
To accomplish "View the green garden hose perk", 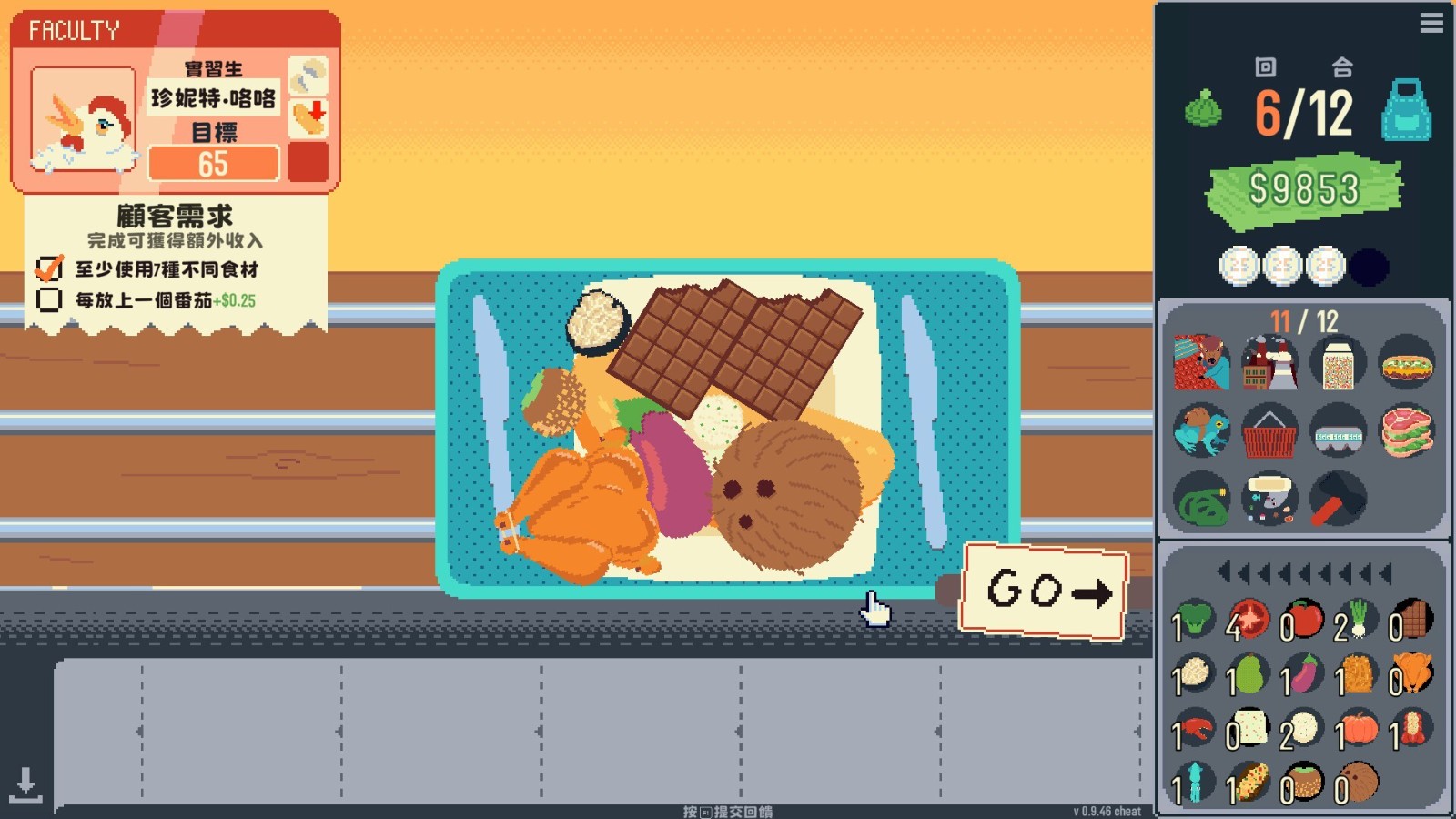I will point(1201,500).
